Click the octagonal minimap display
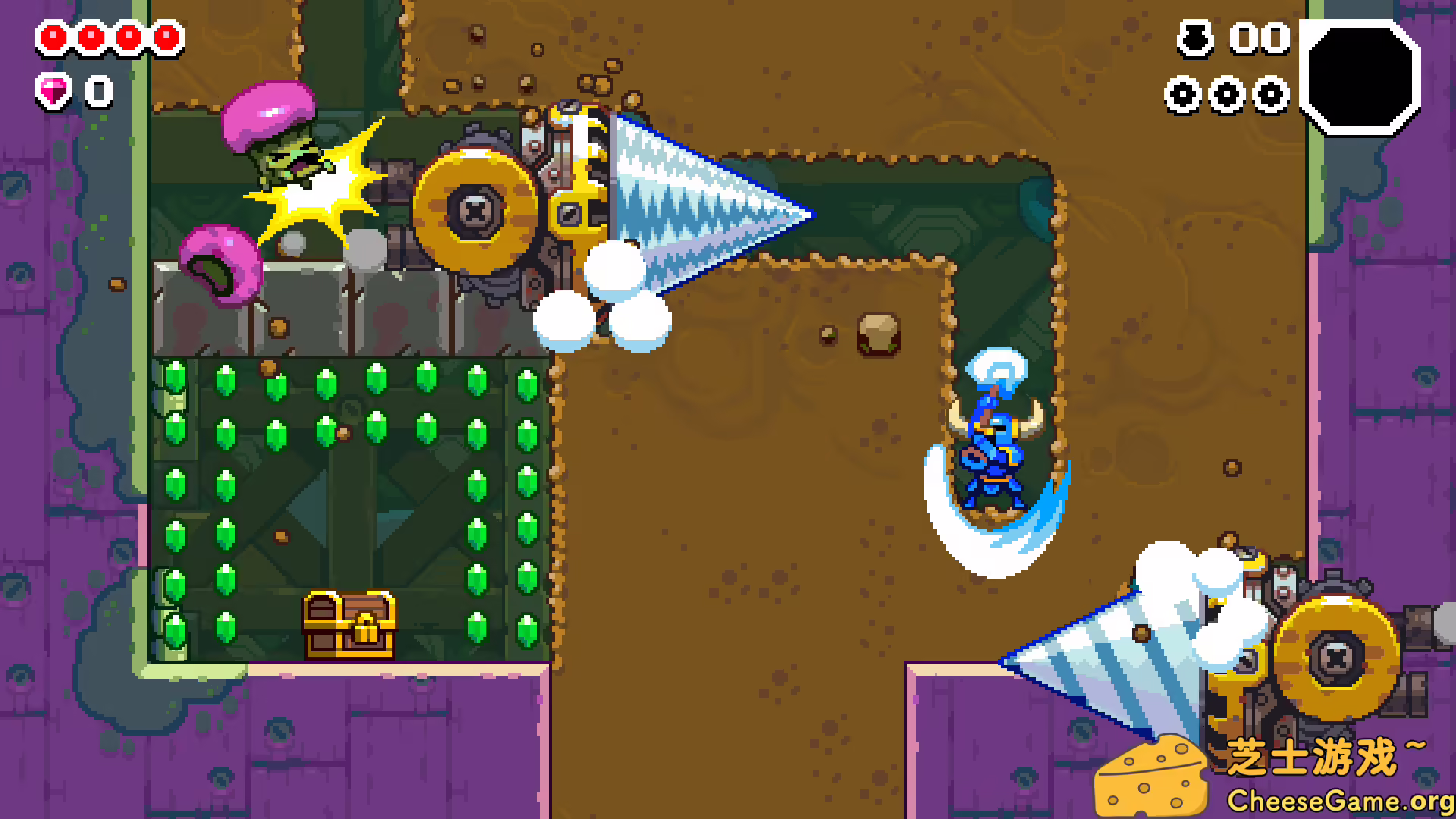The width and height of the screenshot is (1456, 819). coord(1359,77)
